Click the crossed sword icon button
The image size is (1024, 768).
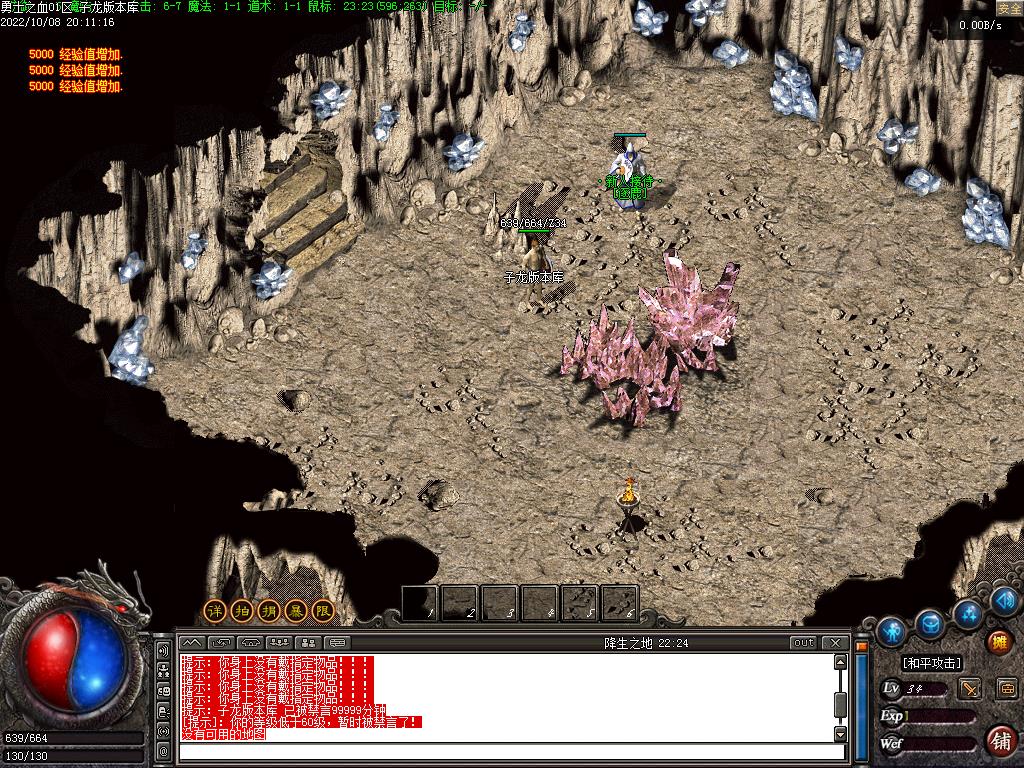969,688
